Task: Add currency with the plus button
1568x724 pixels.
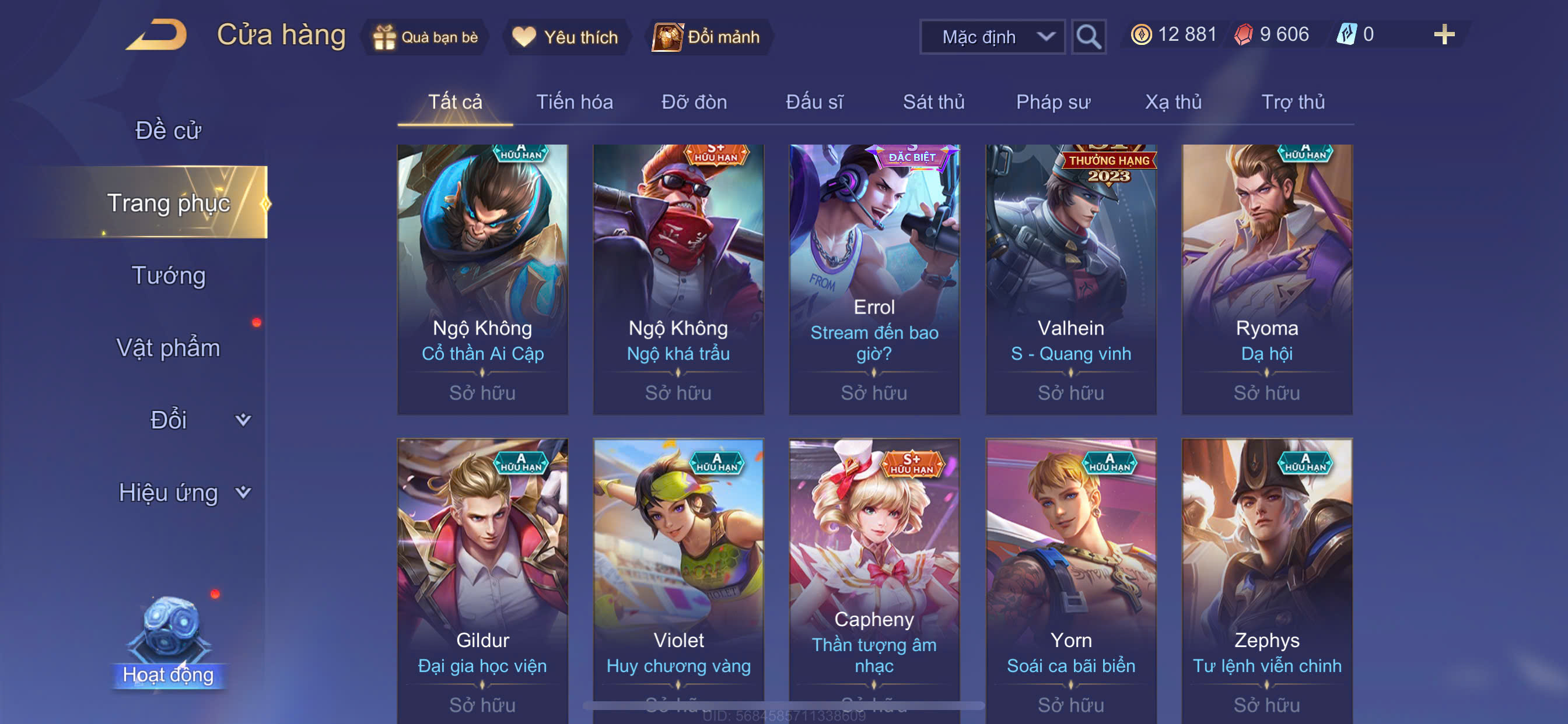Action: [1443, 34]
